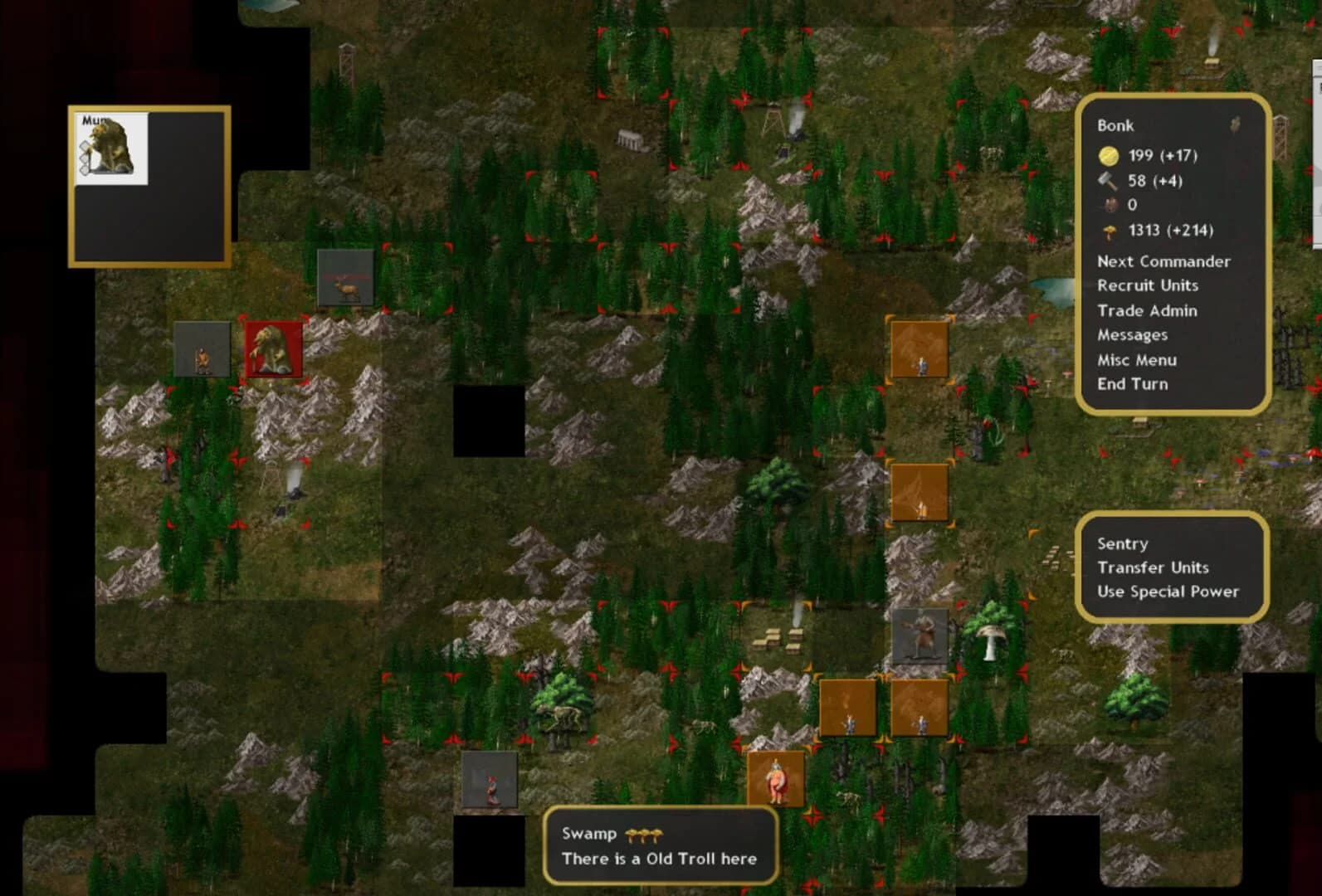The width and height of the screenshot is (1322, 896).
Task: Click the resource icon showing 0
Action: point(1110,205)
